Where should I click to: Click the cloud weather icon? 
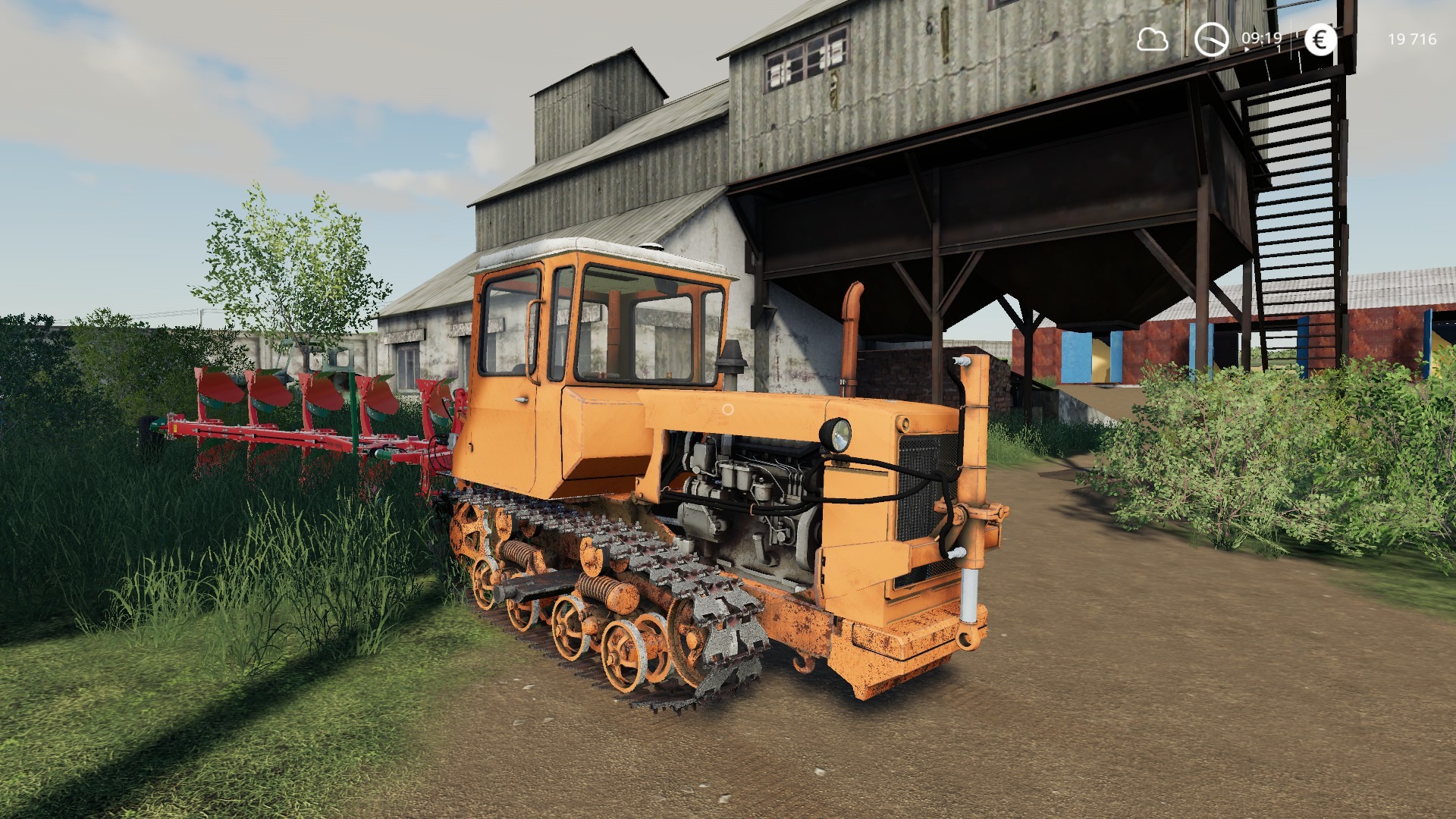(x=1153, y=39)
